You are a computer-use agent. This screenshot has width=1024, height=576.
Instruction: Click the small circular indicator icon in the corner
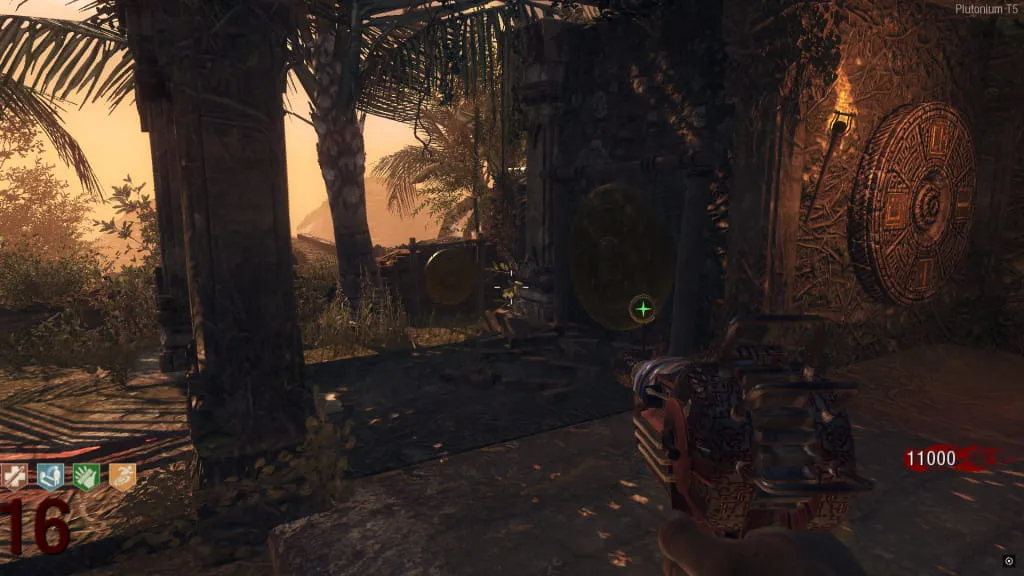pyautogui.click(x=1009, y=560)
